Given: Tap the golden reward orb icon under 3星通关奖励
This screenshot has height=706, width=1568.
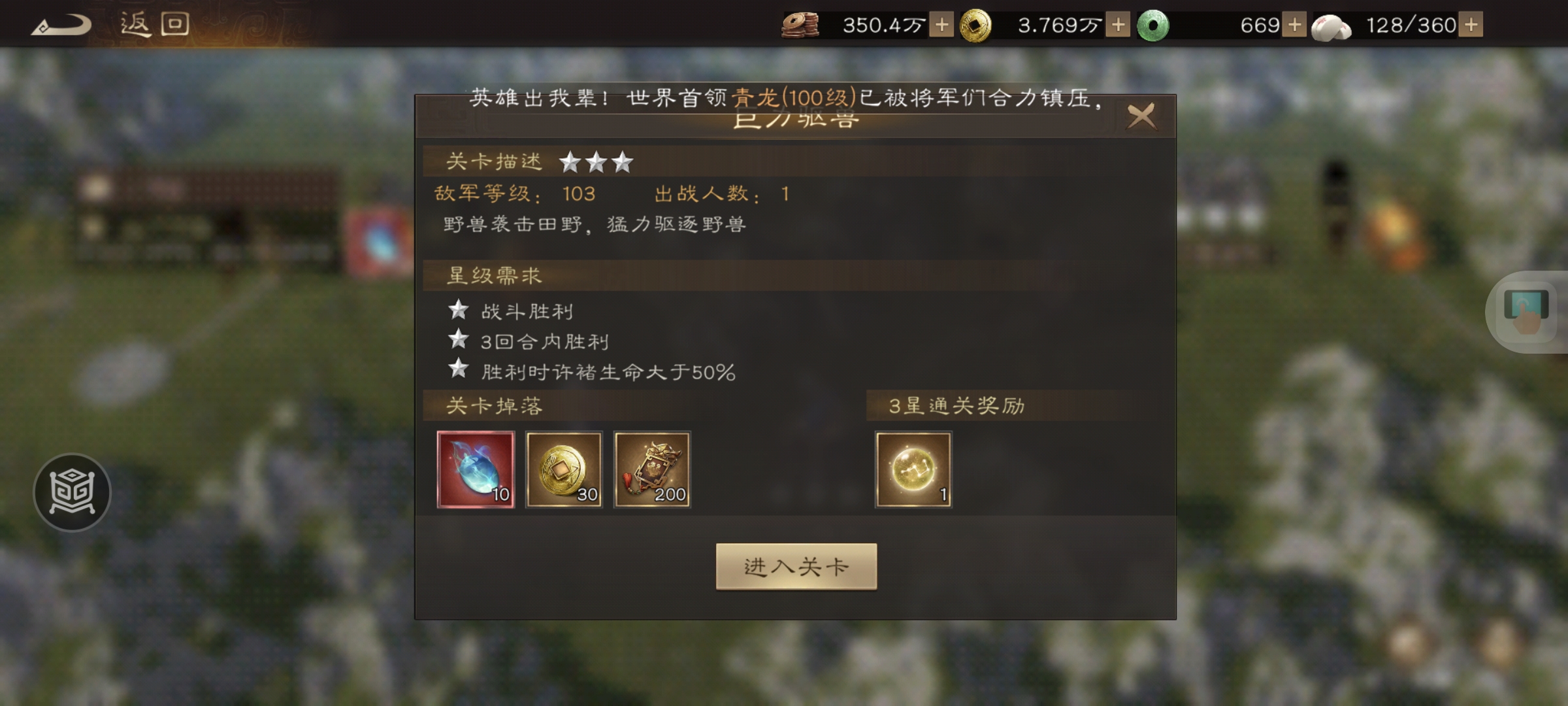Looking at the screenshot, I should (x=914, y=469).
